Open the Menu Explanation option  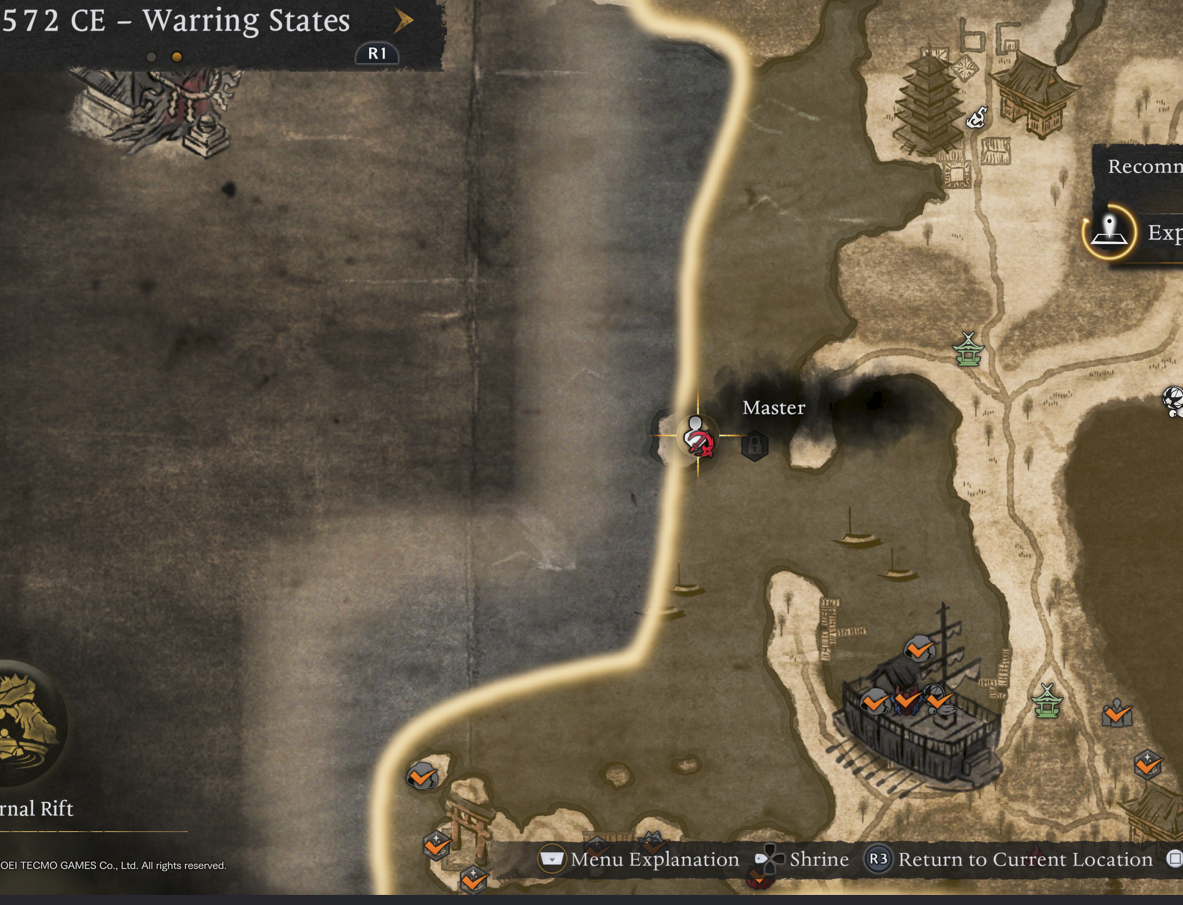pos(640,860)
